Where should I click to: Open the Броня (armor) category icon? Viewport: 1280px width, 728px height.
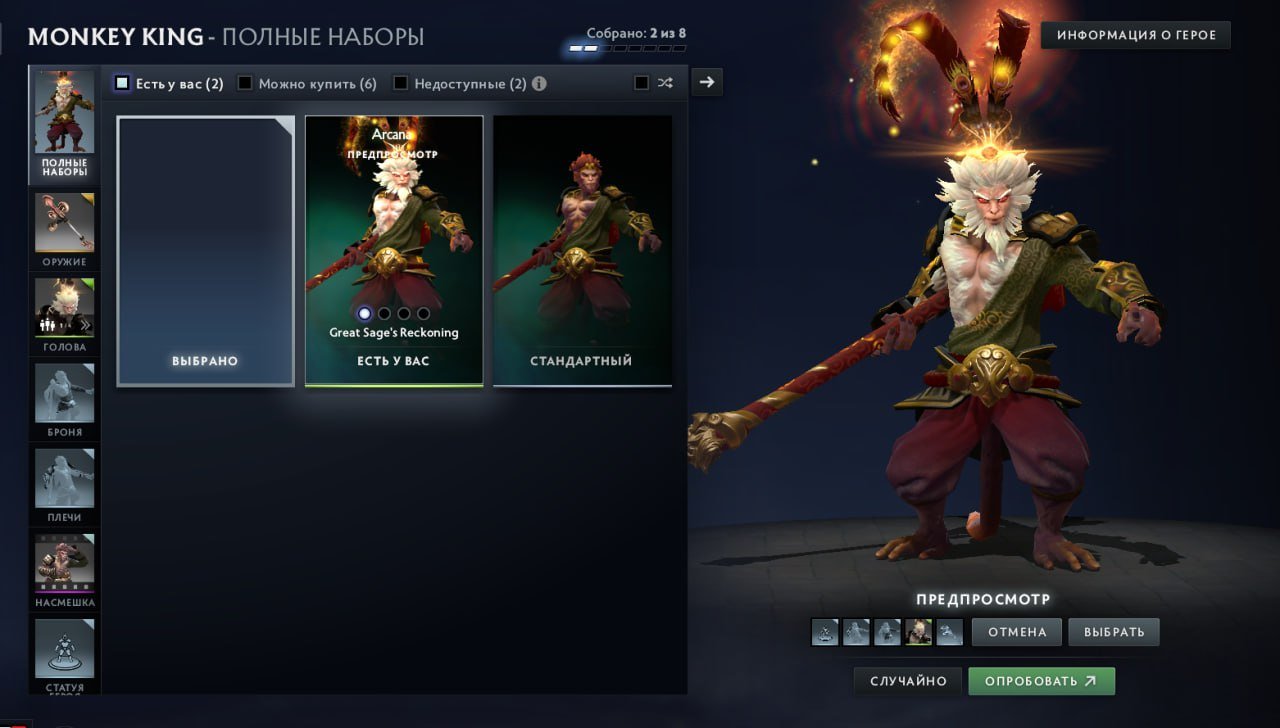tap(64, 395)
